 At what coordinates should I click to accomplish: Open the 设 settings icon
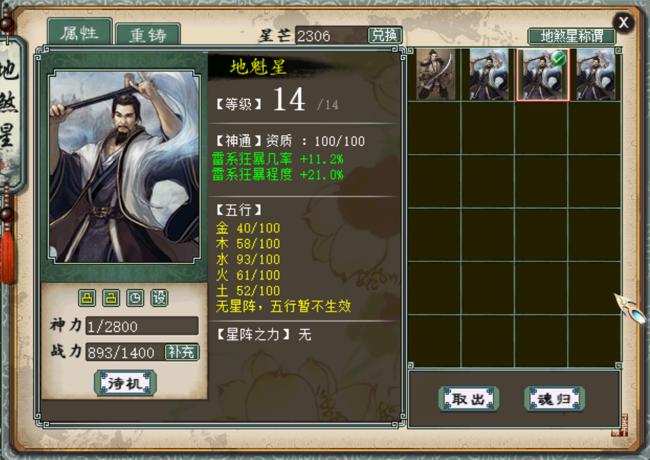point(159,298)
